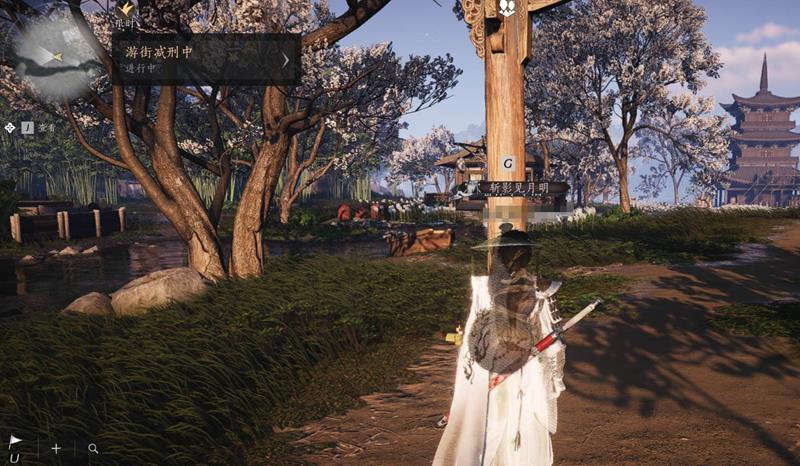Click the plus icon in bottom bar
The image size is (800, 466).
pos(56,449)
